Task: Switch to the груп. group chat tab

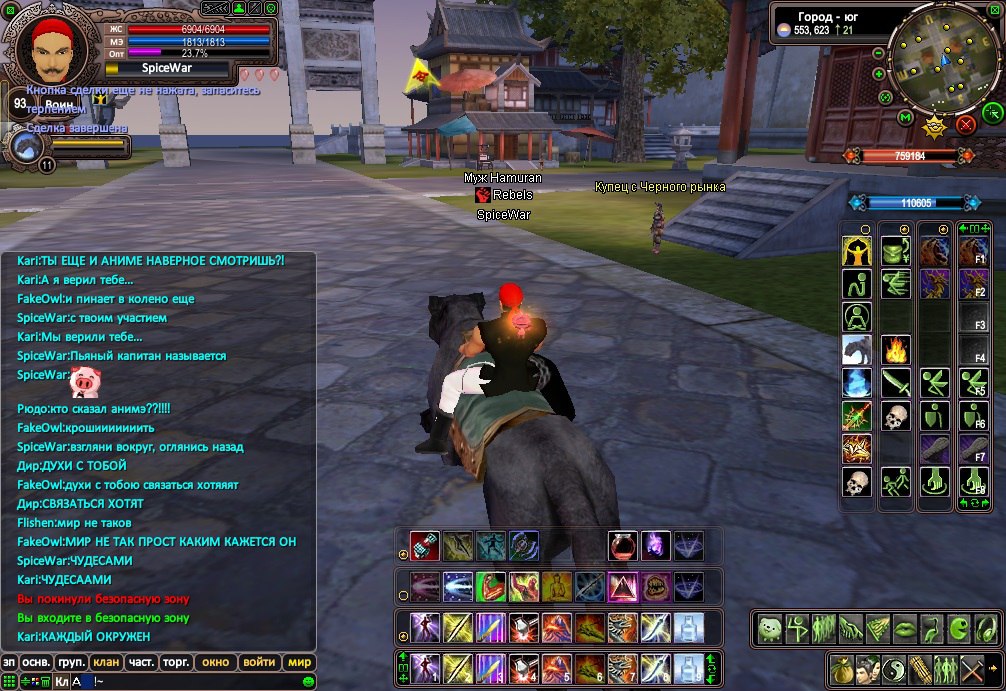Action: point(71,662)
